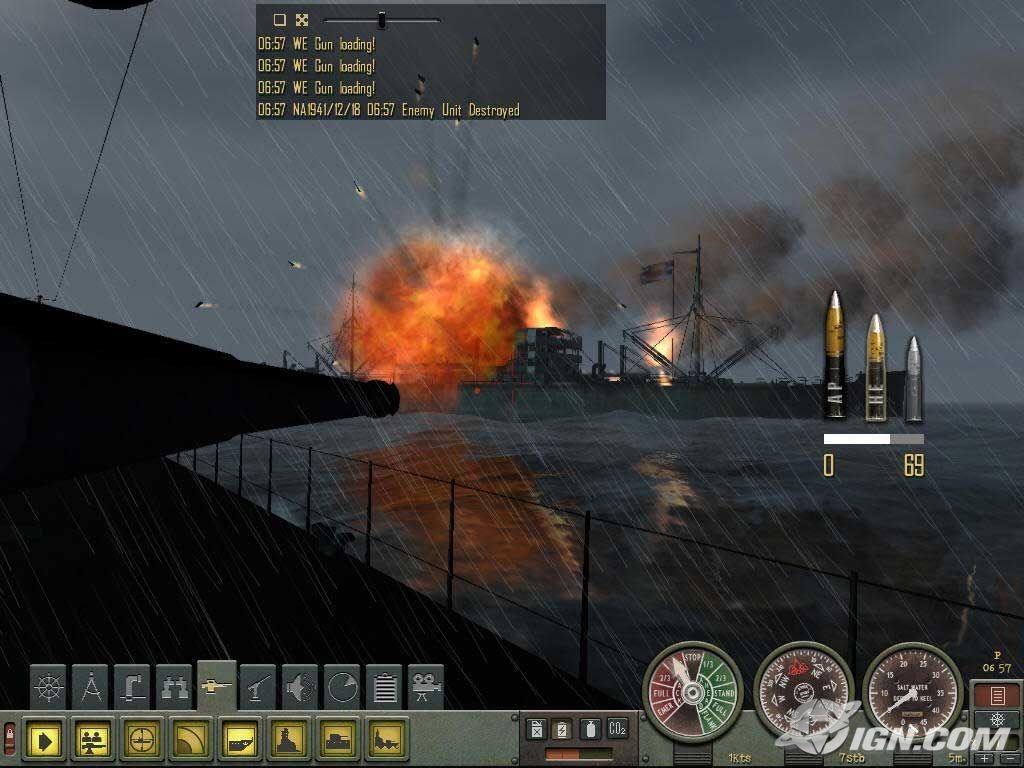Open the radar sweep tab
Screen dimensions: 1024x768
342,687
